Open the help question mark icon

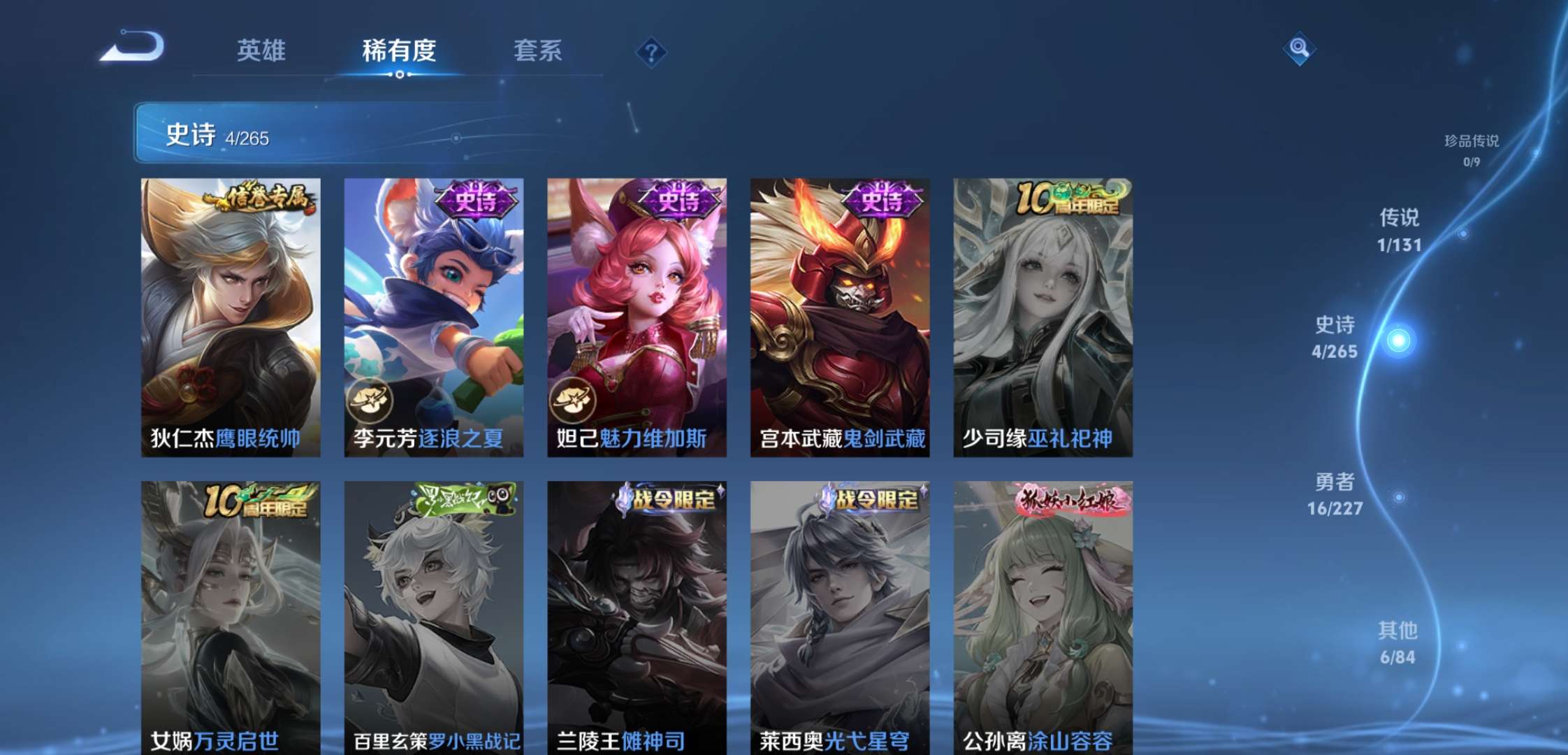click(650, 52)
